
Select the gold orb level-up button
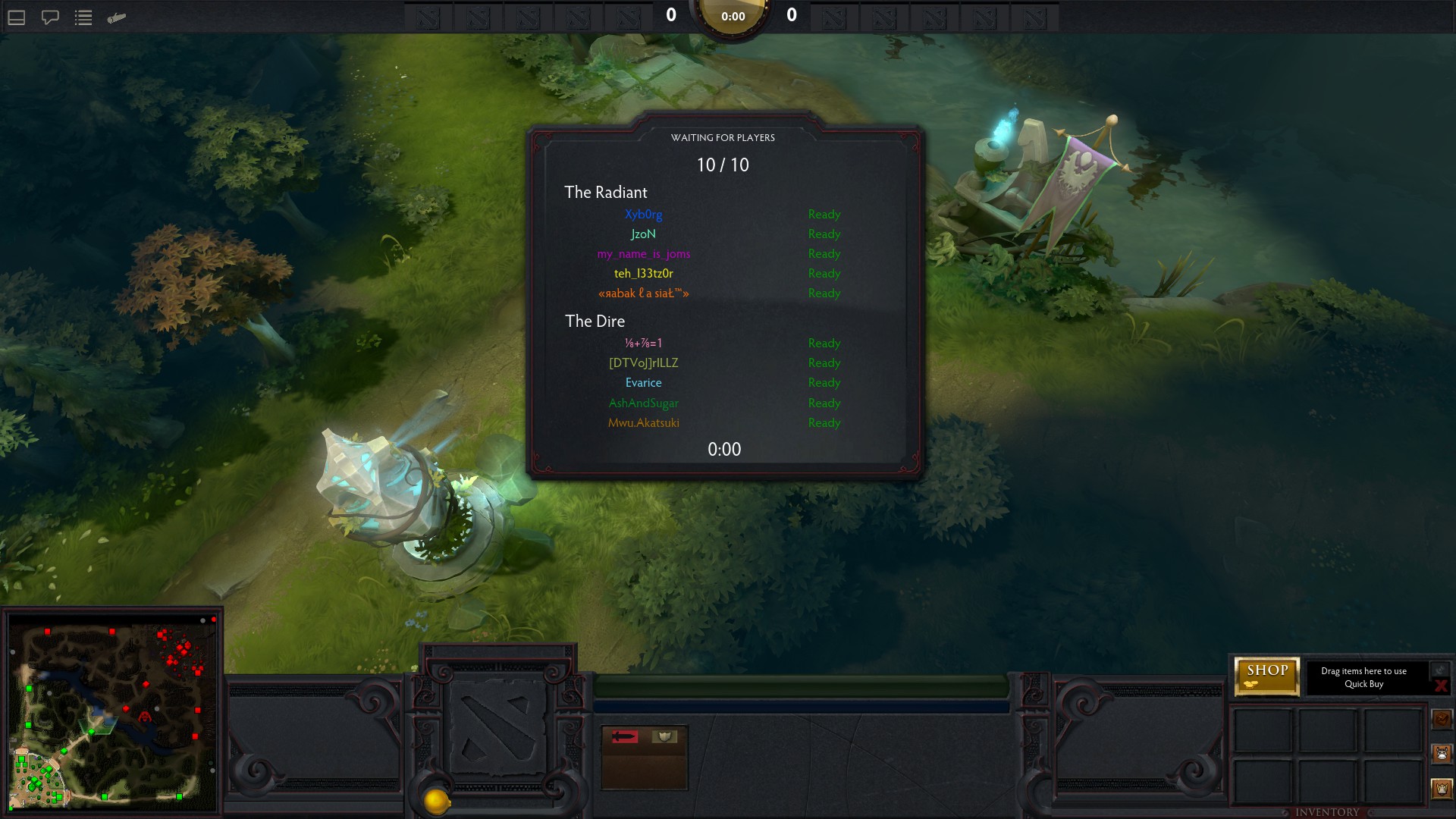coord(436,801)
